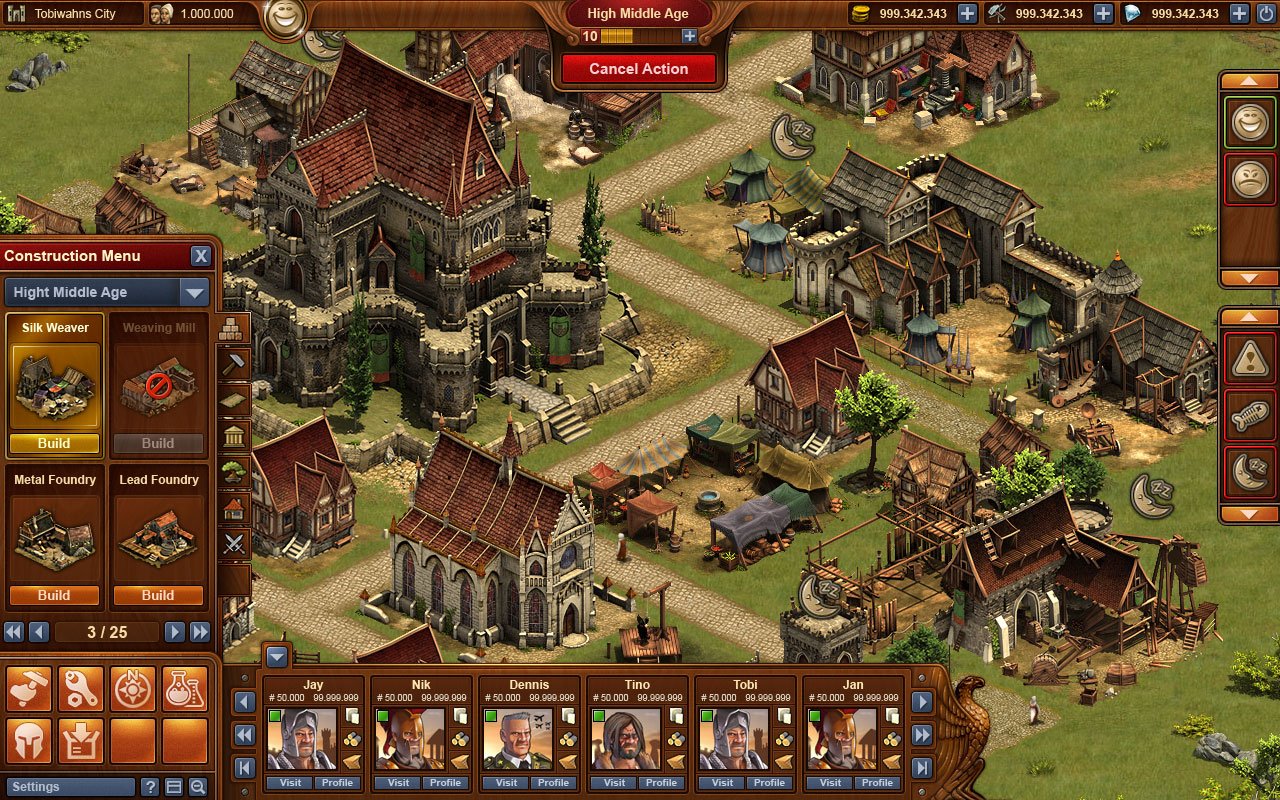Open the production buildings tab with hammer icon
Image resolution: width=1280 pixels, height=800 pixels.
[235, 362]
